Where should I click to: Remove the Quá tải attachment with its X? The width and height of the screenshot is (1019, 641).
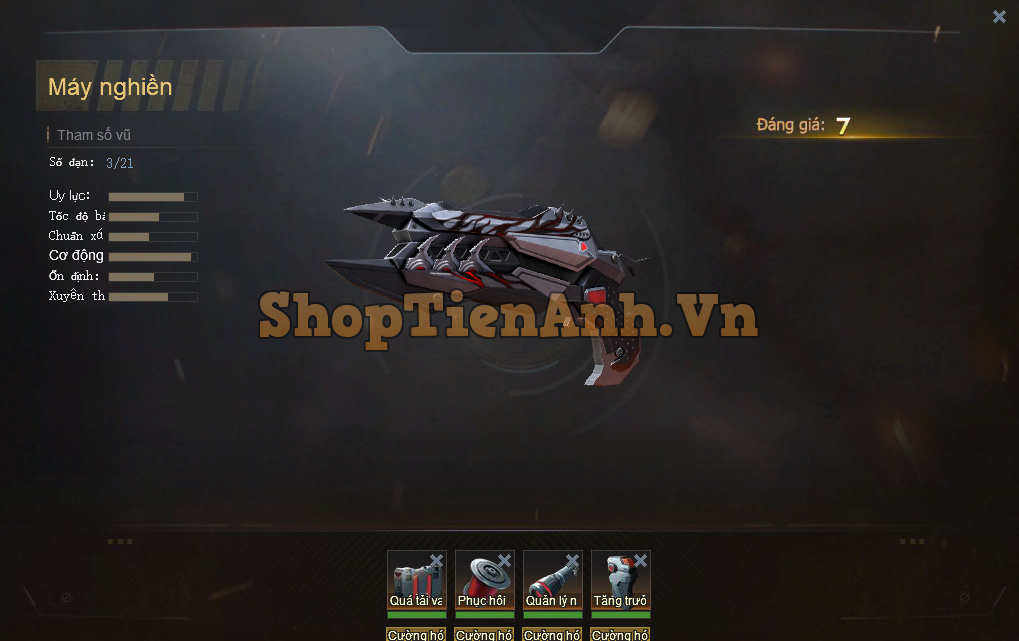(x=436, y=561)
